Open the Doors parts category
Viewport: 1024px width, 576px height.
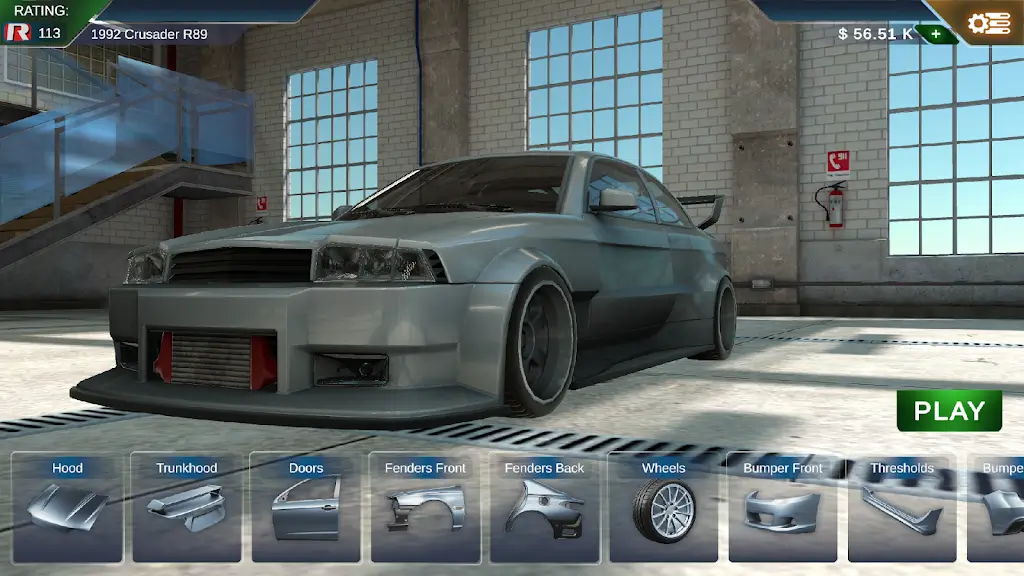pos(306,506)
